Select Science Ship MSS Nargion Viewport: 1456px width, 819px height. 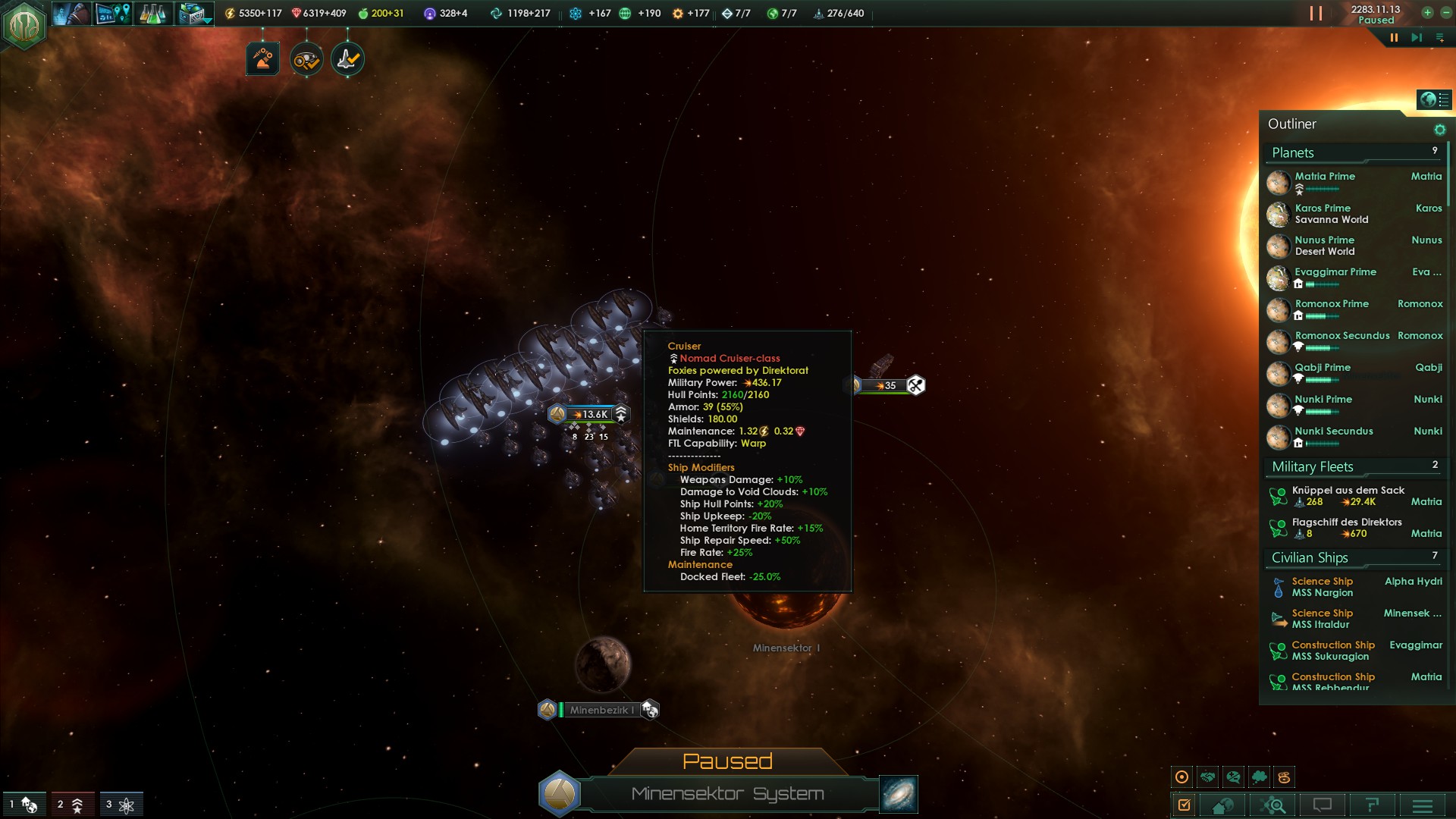click(1322, 587)
